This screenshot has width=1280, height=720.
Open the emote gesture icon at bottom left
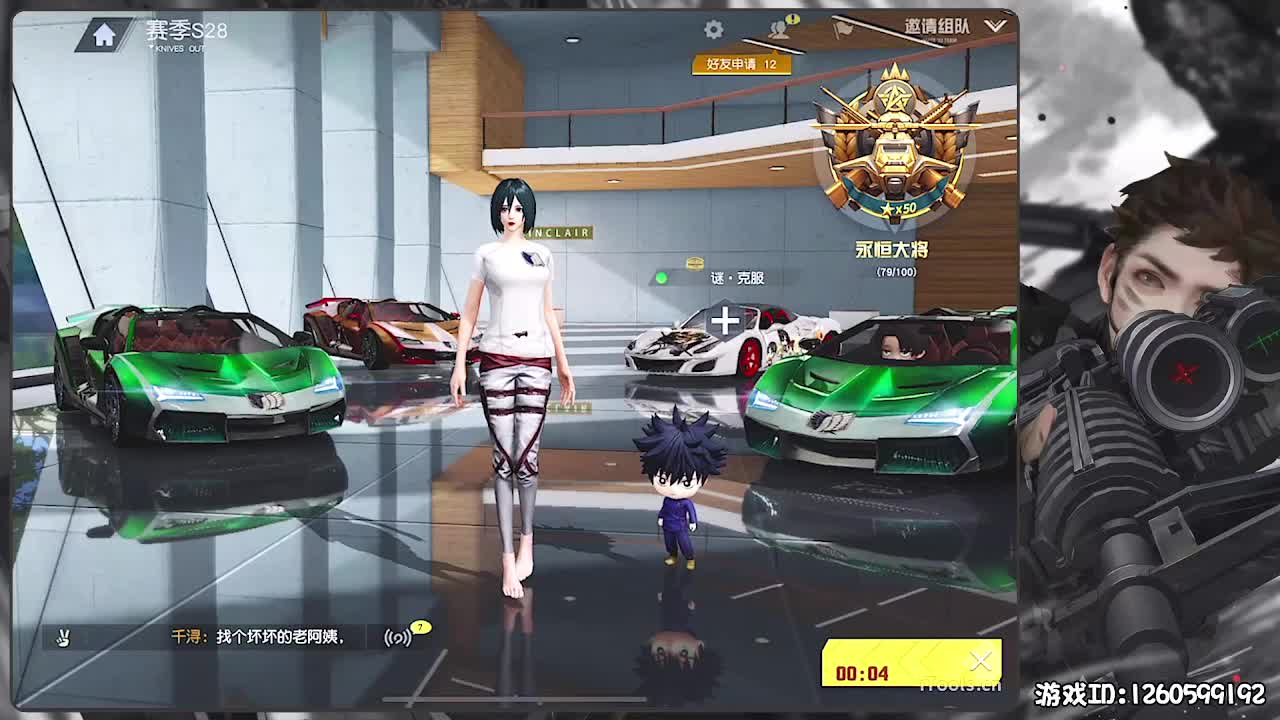click(x=63, y=636)
